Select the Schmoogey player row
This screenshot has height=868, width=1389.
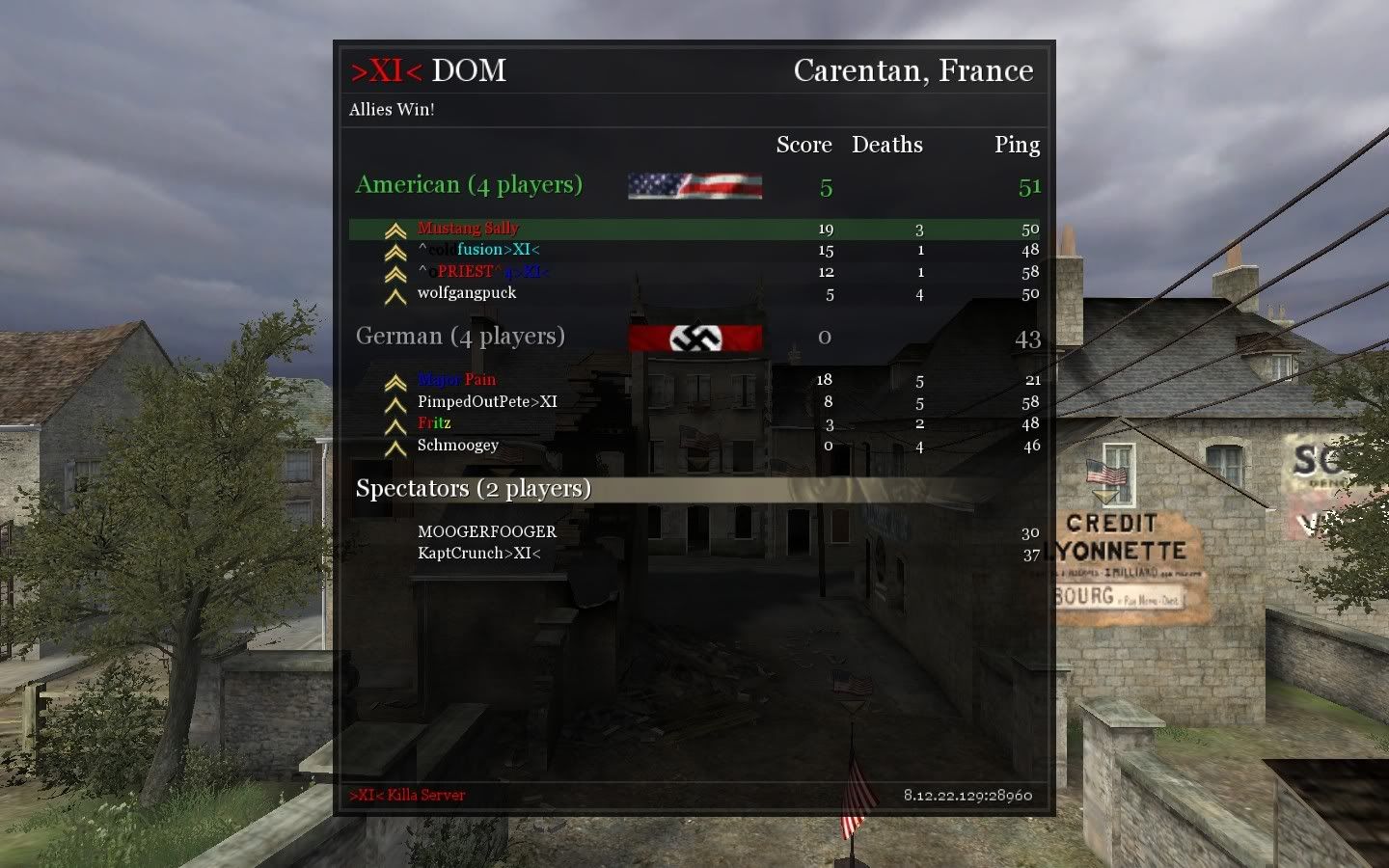(x=579, y=446)
